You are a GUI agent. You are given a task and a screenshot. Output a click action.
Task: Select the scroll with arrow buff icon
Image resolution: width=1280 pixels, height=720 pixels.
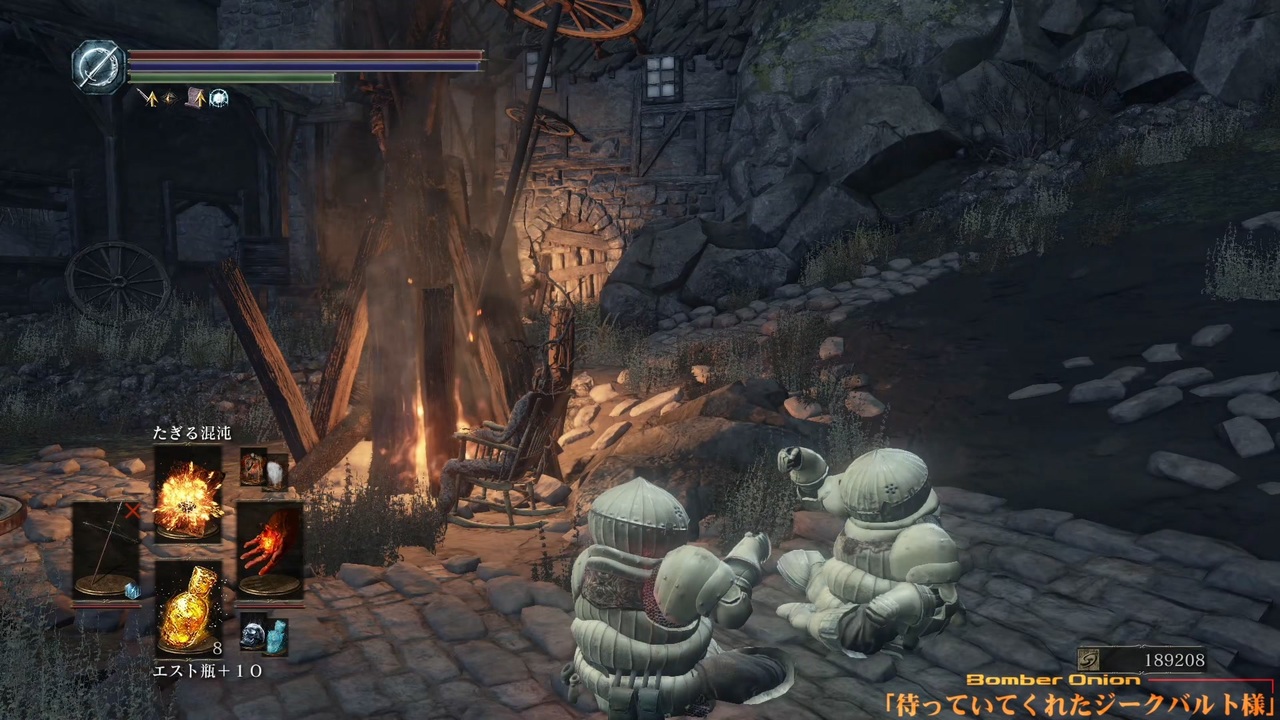[x=194, y=98]
